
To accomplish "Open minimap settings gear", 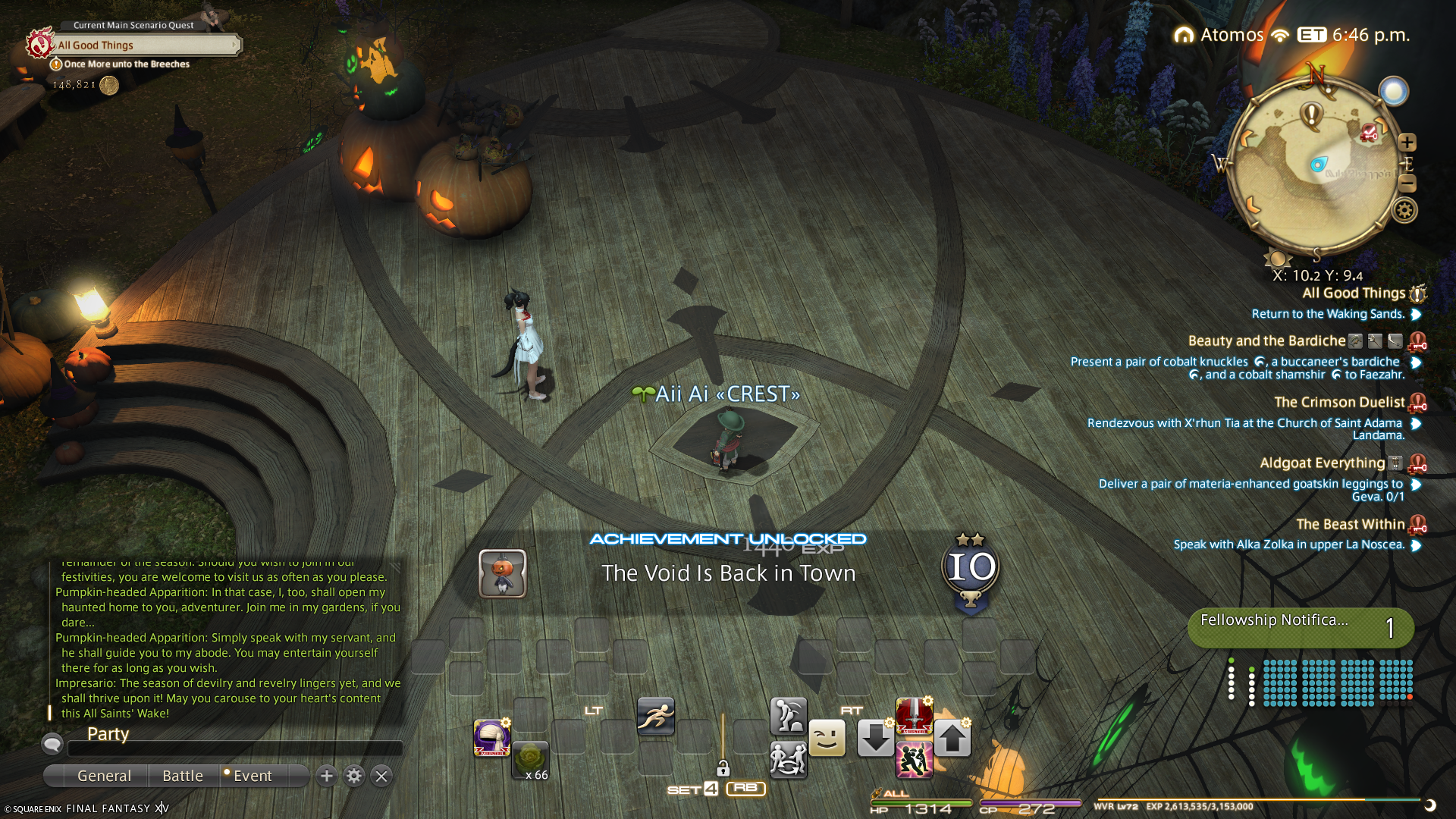I will click(x=1404, y=211).
